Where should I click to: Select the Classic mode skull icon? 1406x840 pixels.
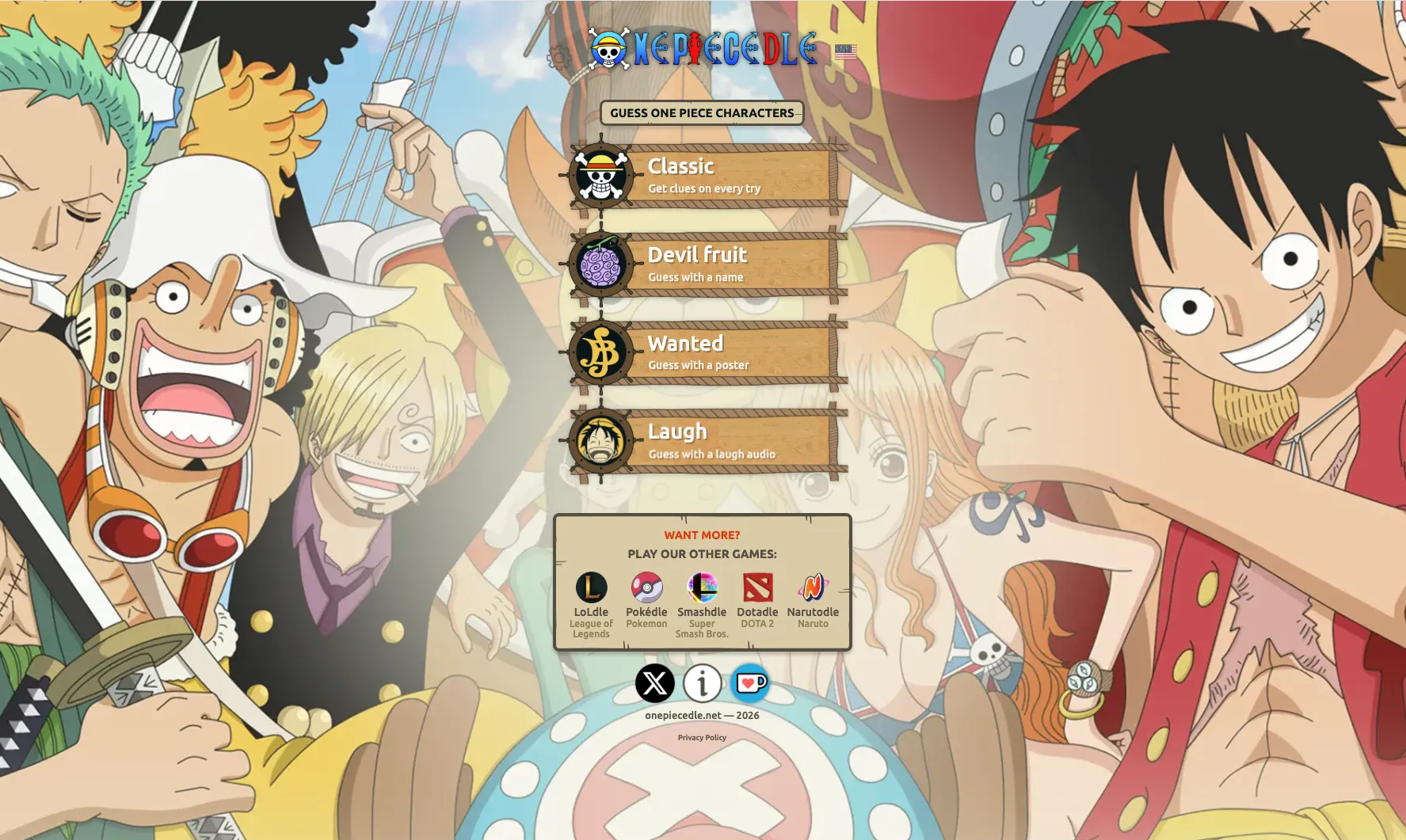tap(600, 177)
